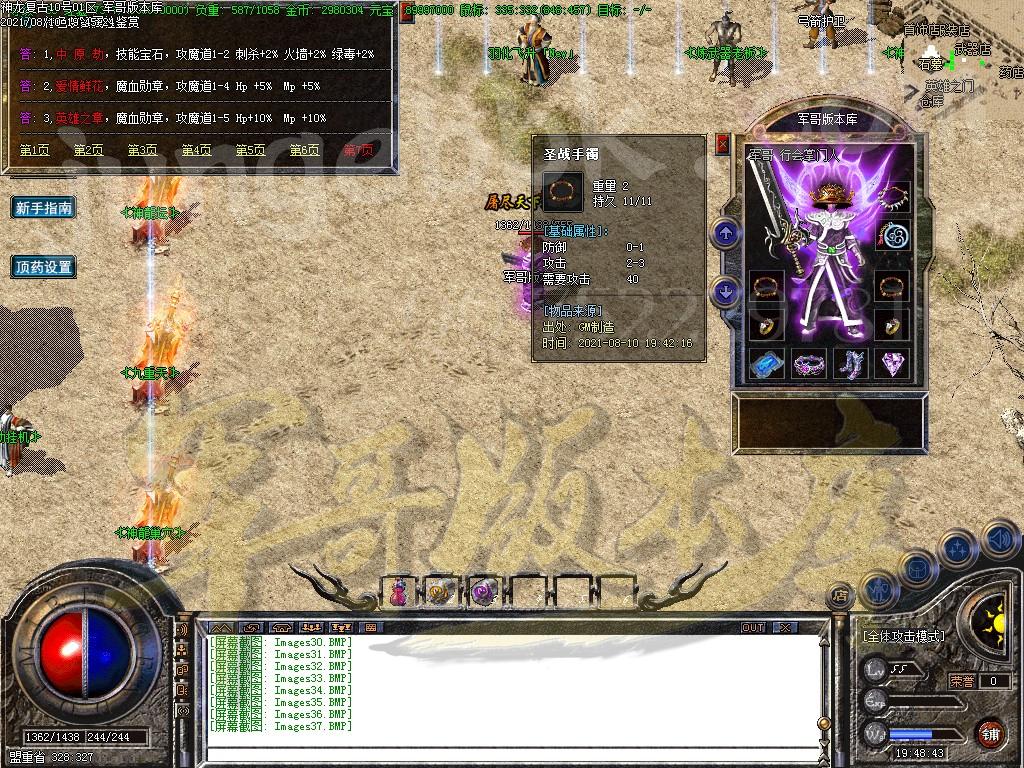This screenshot has height=768, width=1024.
Task: Click the down arrow beside the character panel
Action: [x=725, y=291]
